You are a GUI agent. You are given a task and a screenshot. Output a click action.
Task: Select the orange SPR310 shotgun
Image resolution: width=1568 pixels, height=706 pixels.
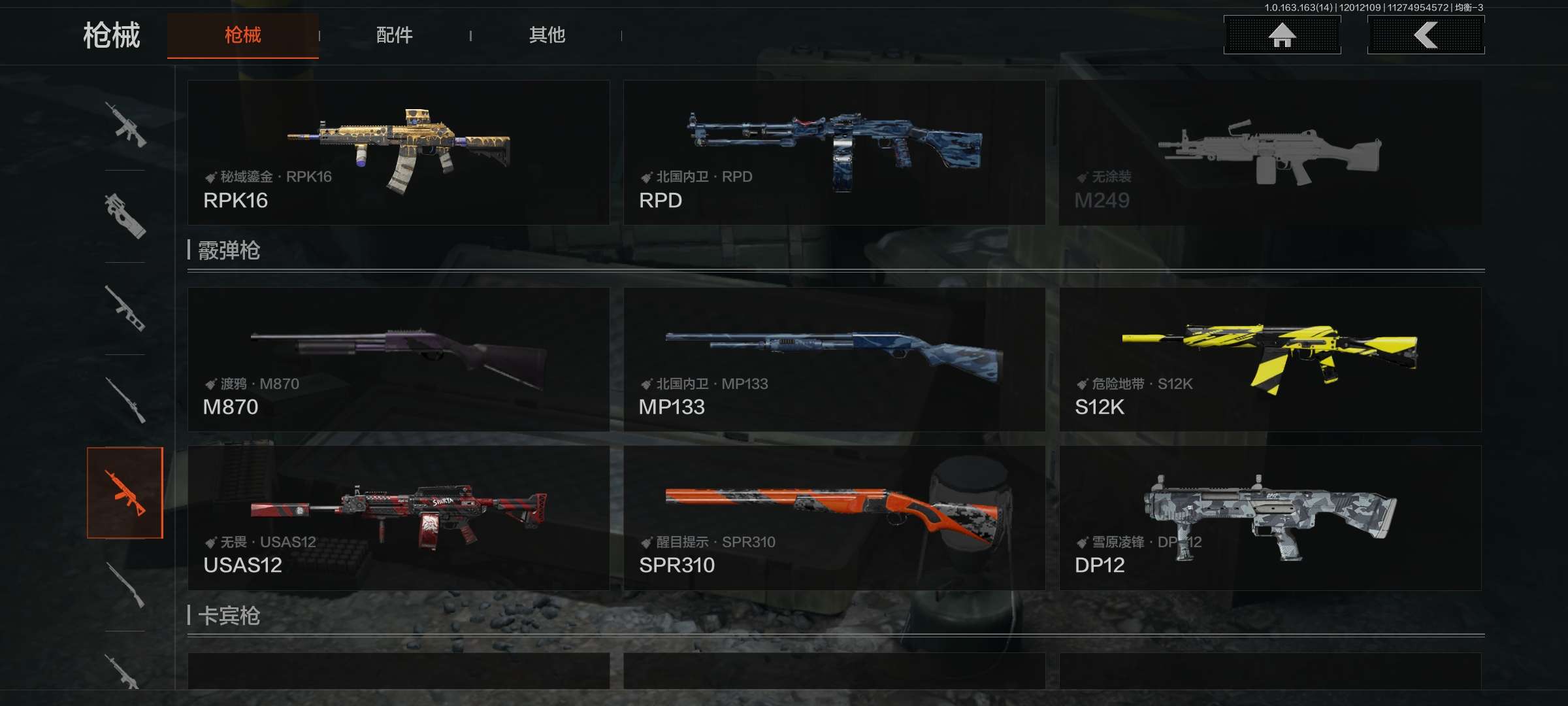tap(834, 518)
